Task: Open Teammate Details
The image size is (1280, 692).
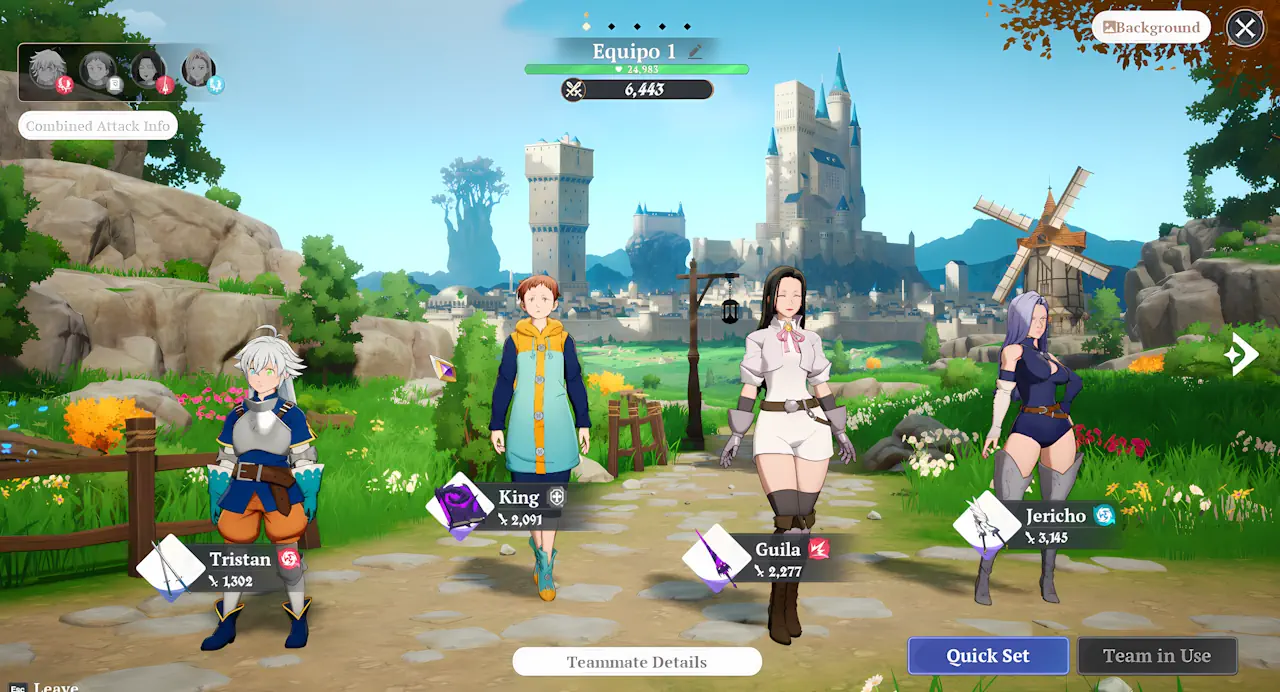Action: point(637,662)
